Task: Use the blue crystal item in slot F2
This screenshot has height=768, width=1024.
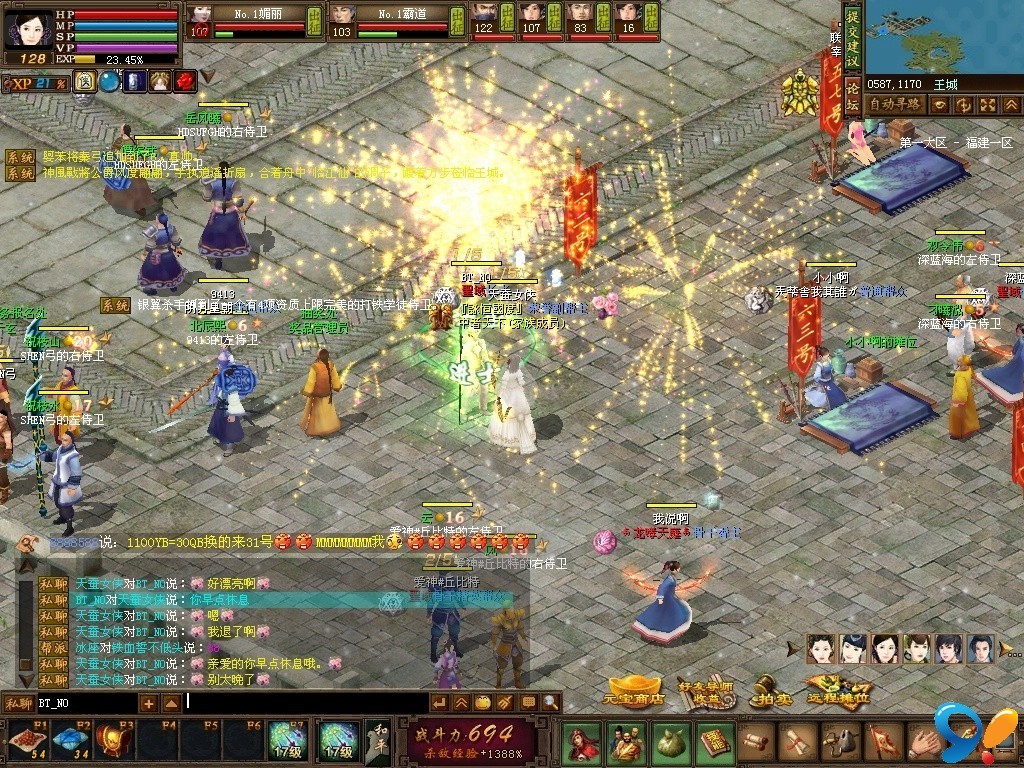Action: (72, 741)
